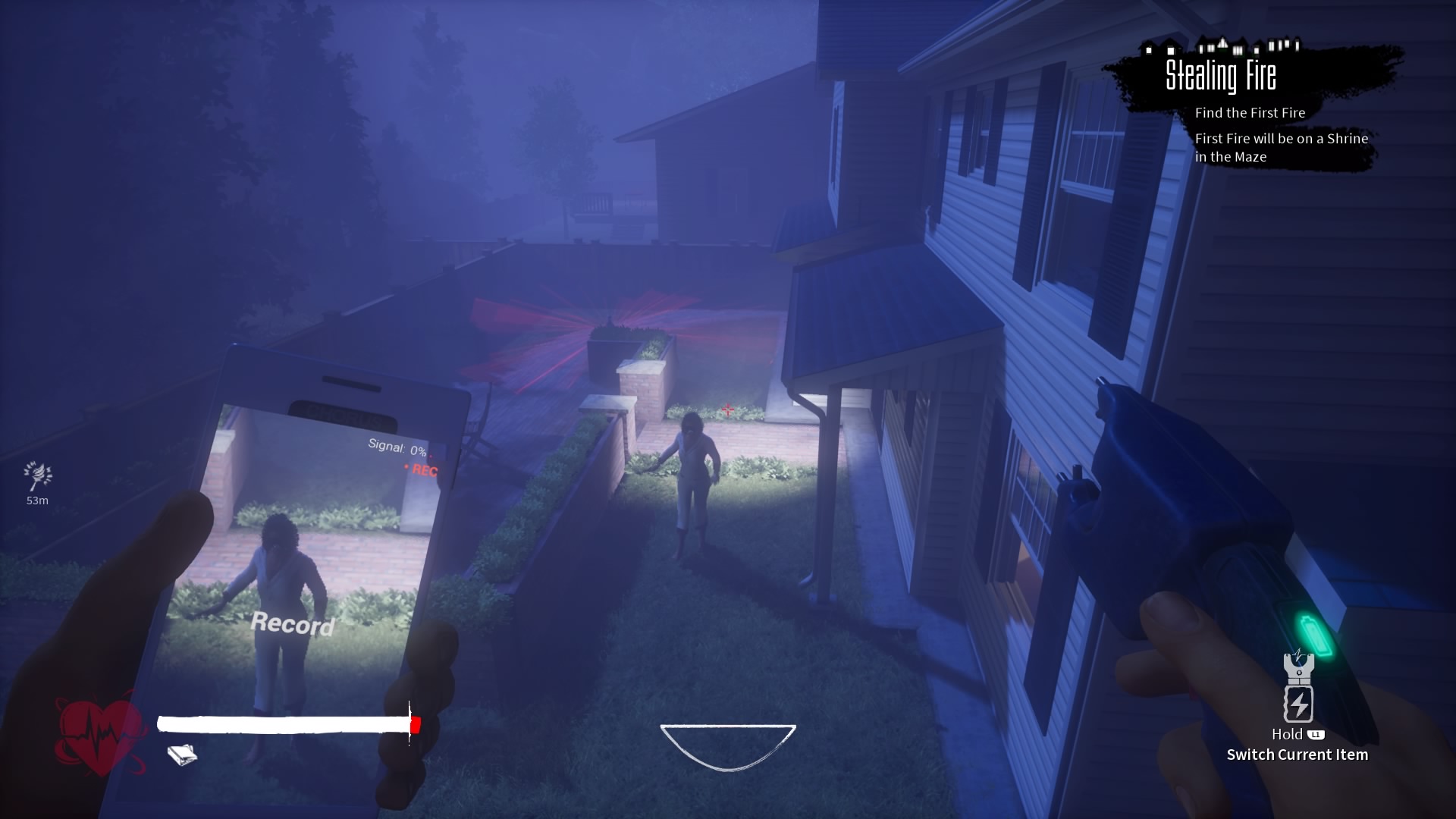1456x819 pixels.
Task: Collapse the Find the First Fire objective
Action: click(1249, 112)
